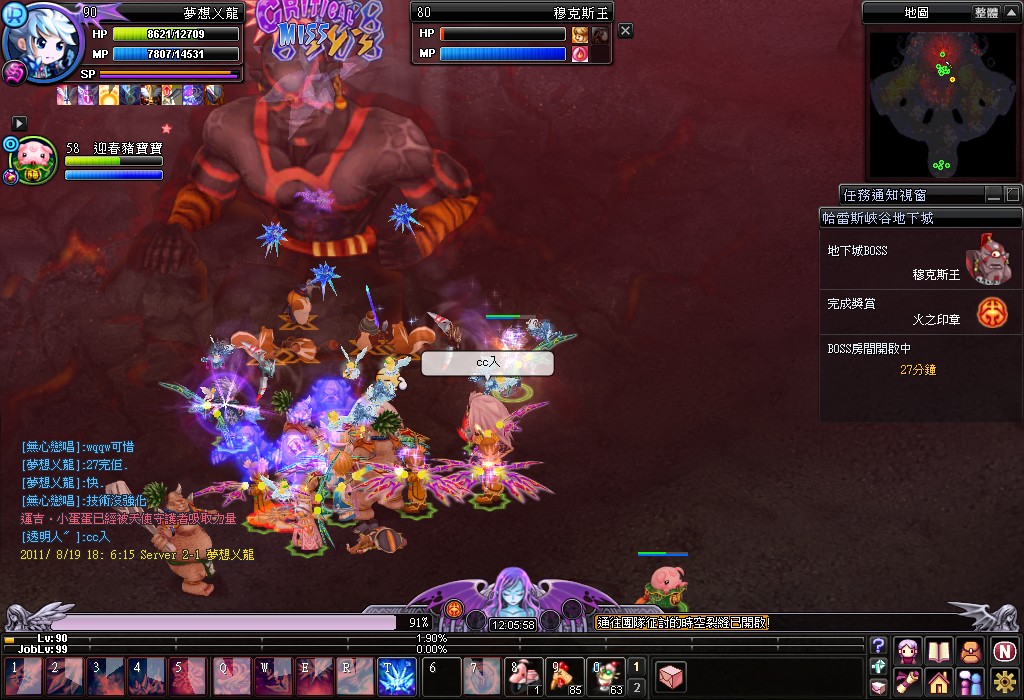Use the pig item in slot 8
This screenshot has width=1024, height=700.
coord(524,676)
